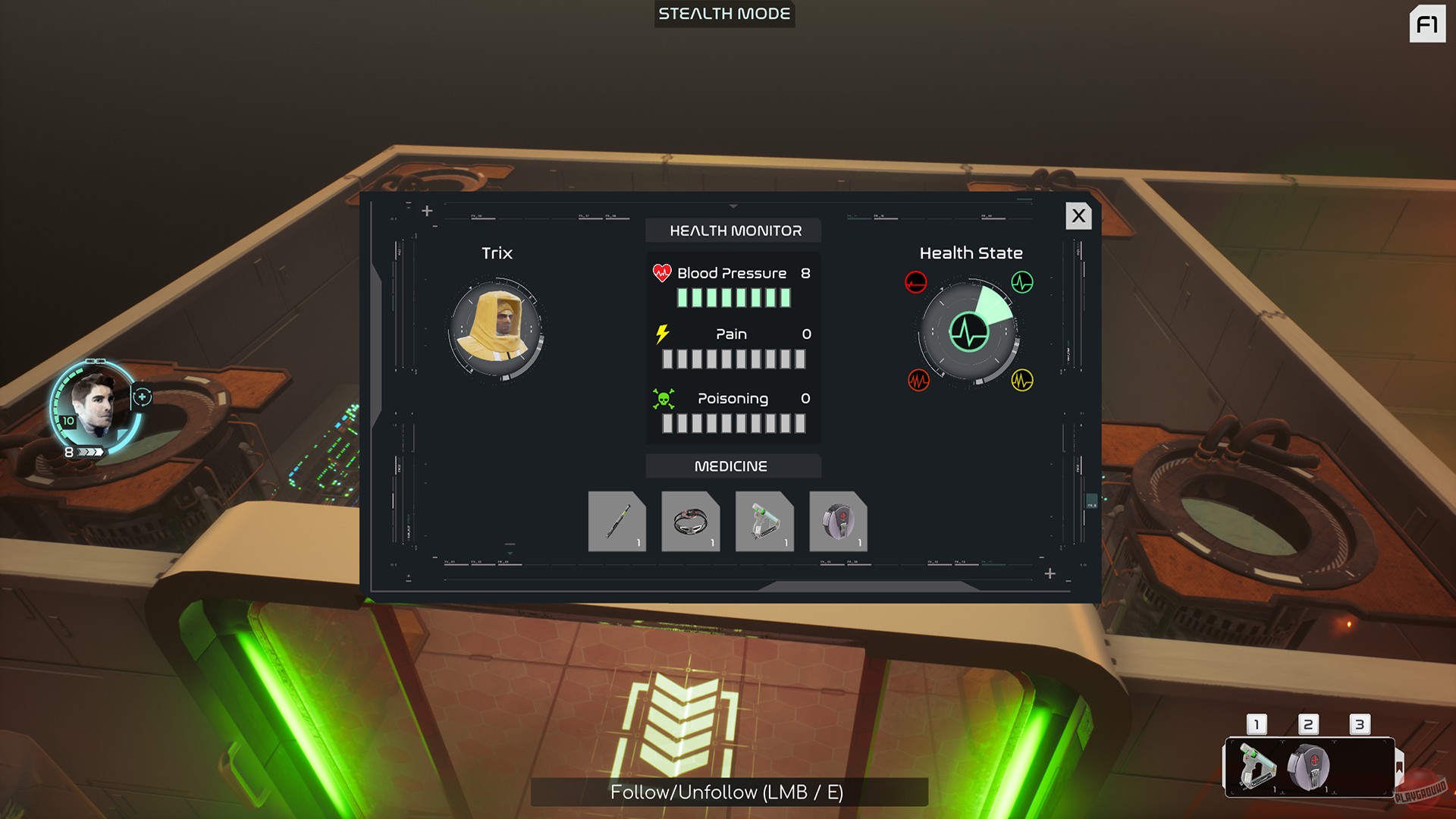Toggle the yellow heartbeat indicator on Health State
1456x819 pixels.
1021,381
